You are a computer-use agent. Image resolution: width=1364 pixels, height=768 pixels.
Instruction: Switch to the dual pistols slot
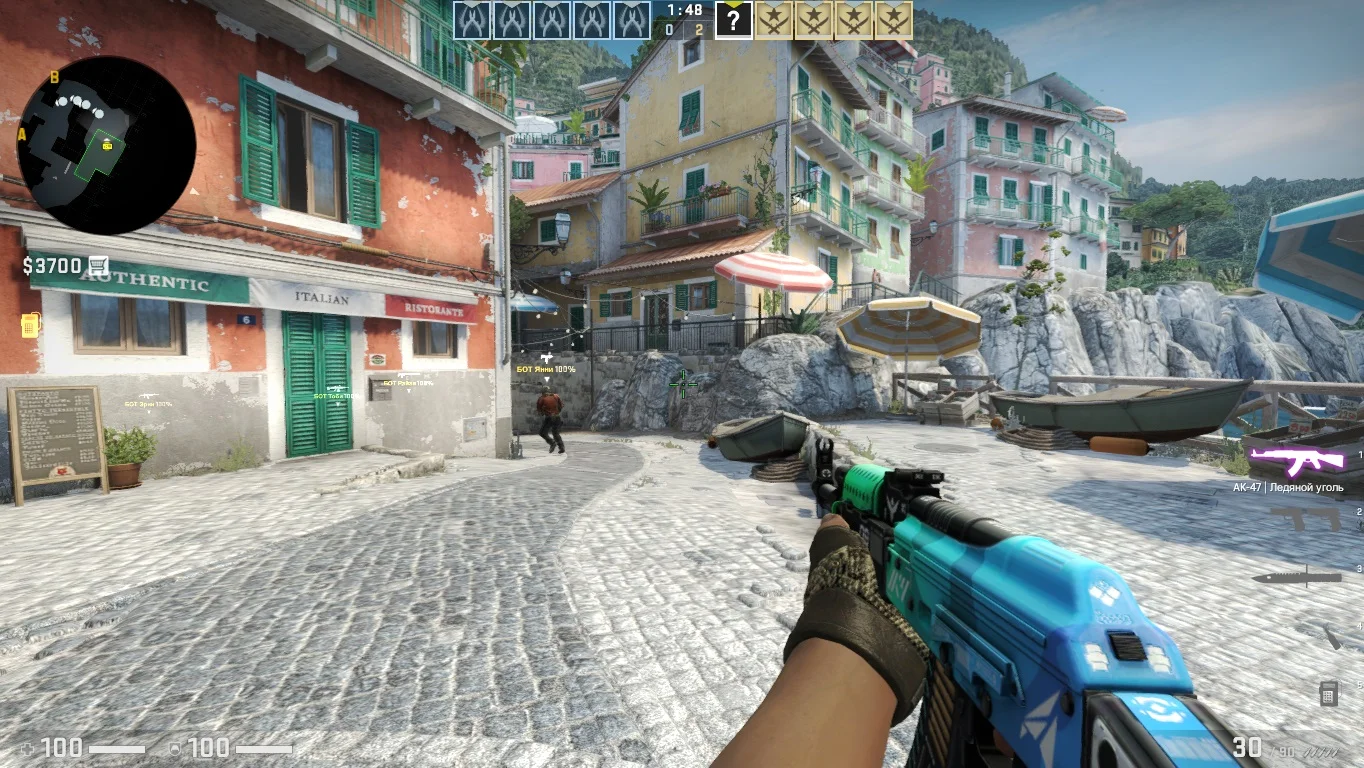pyautogui.click(x=1305, y=518)
